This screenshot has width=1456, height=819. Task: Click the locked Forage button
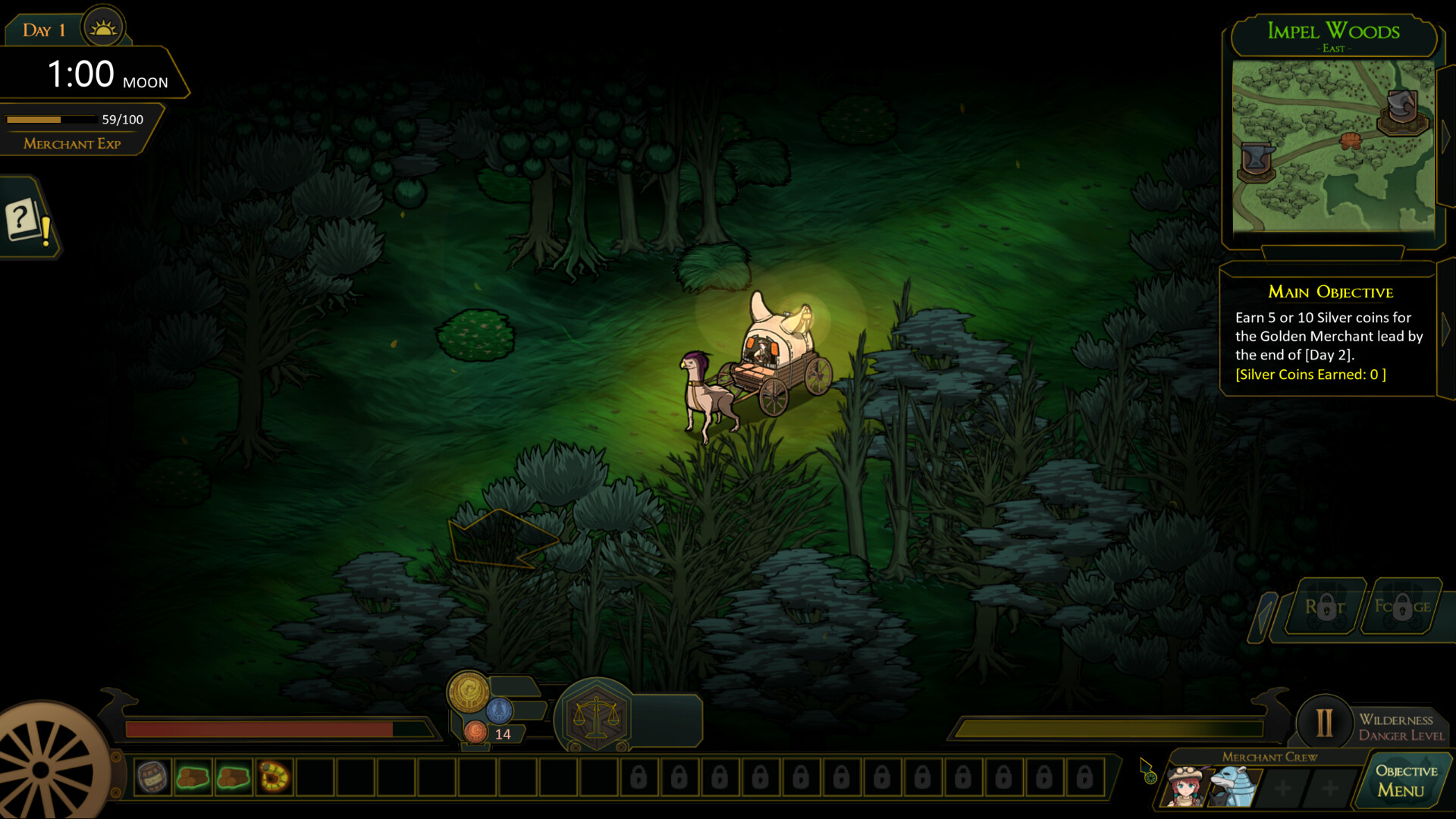click(1402, 607)
